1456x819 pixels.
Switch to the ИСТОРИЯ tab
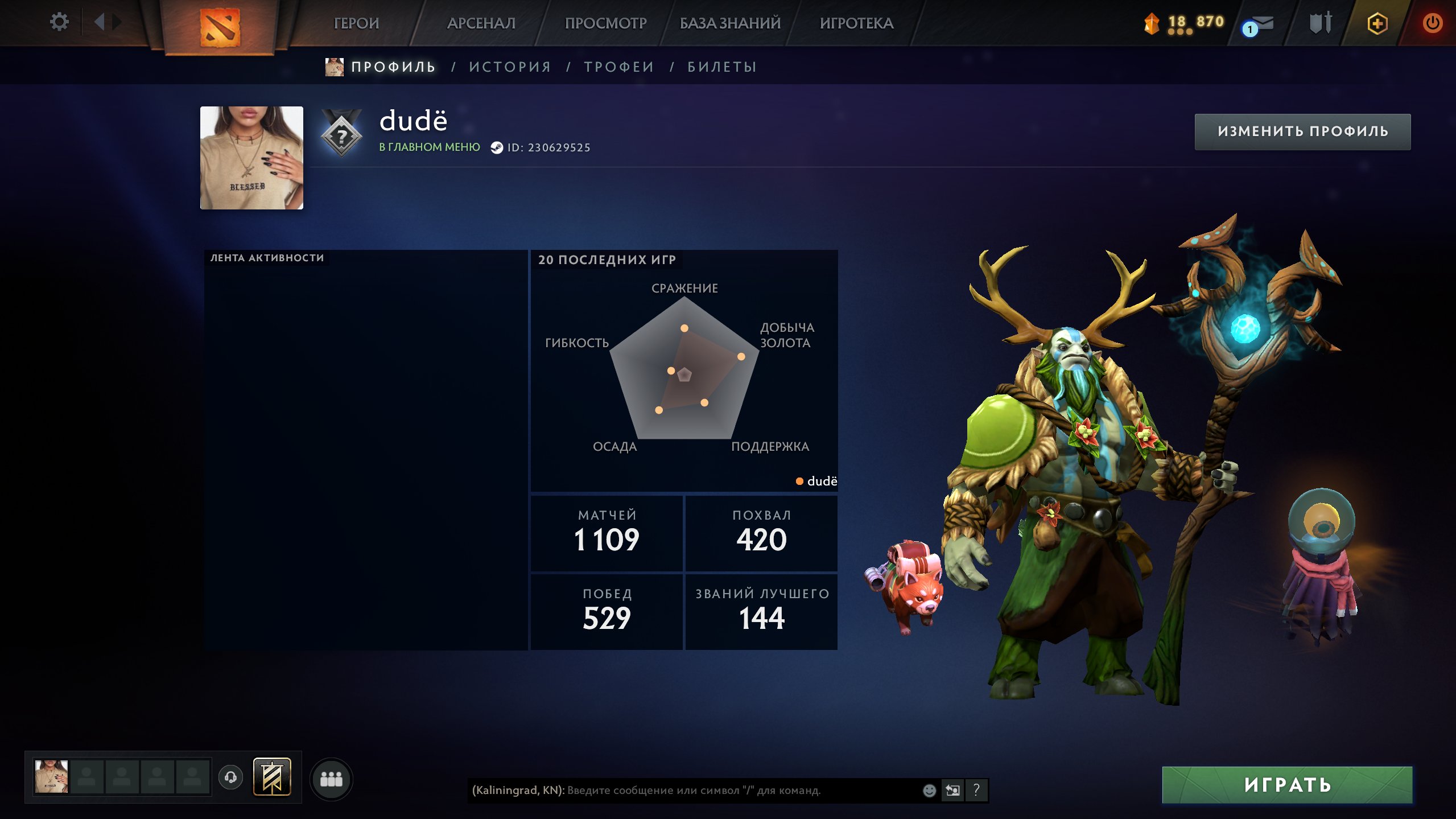(x=510, y=67)
